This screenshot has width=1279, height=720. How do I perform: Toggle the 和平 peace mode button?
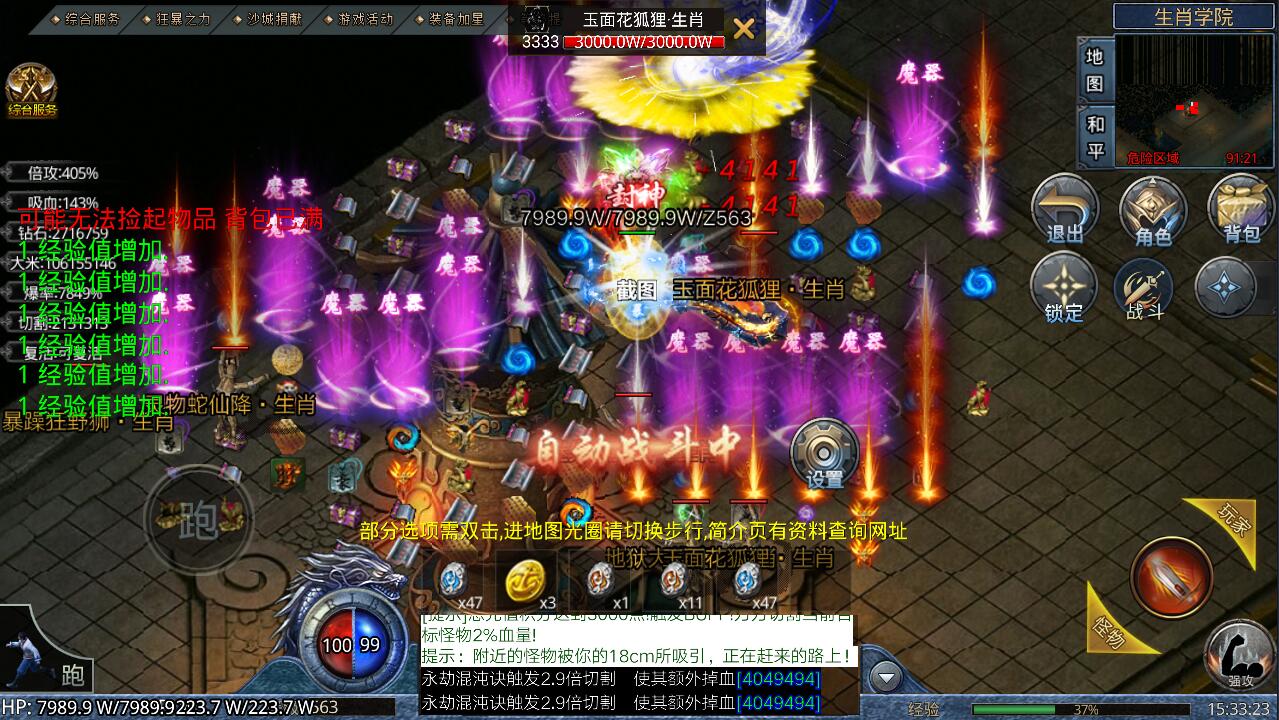click(1095, 137)
